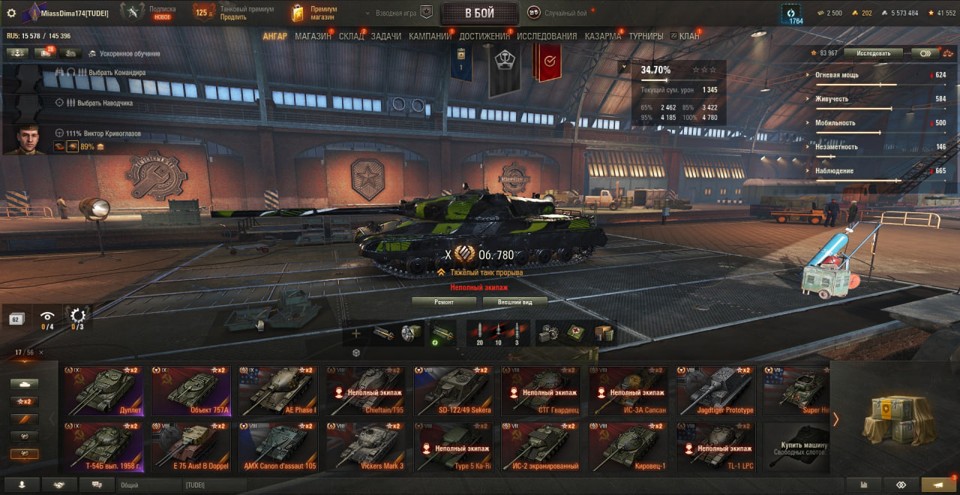Image resolution: width=960 pixels, height=495 pixels.
Task: Open the МАГАЗИН tab
Action: [x=313, y=36]
